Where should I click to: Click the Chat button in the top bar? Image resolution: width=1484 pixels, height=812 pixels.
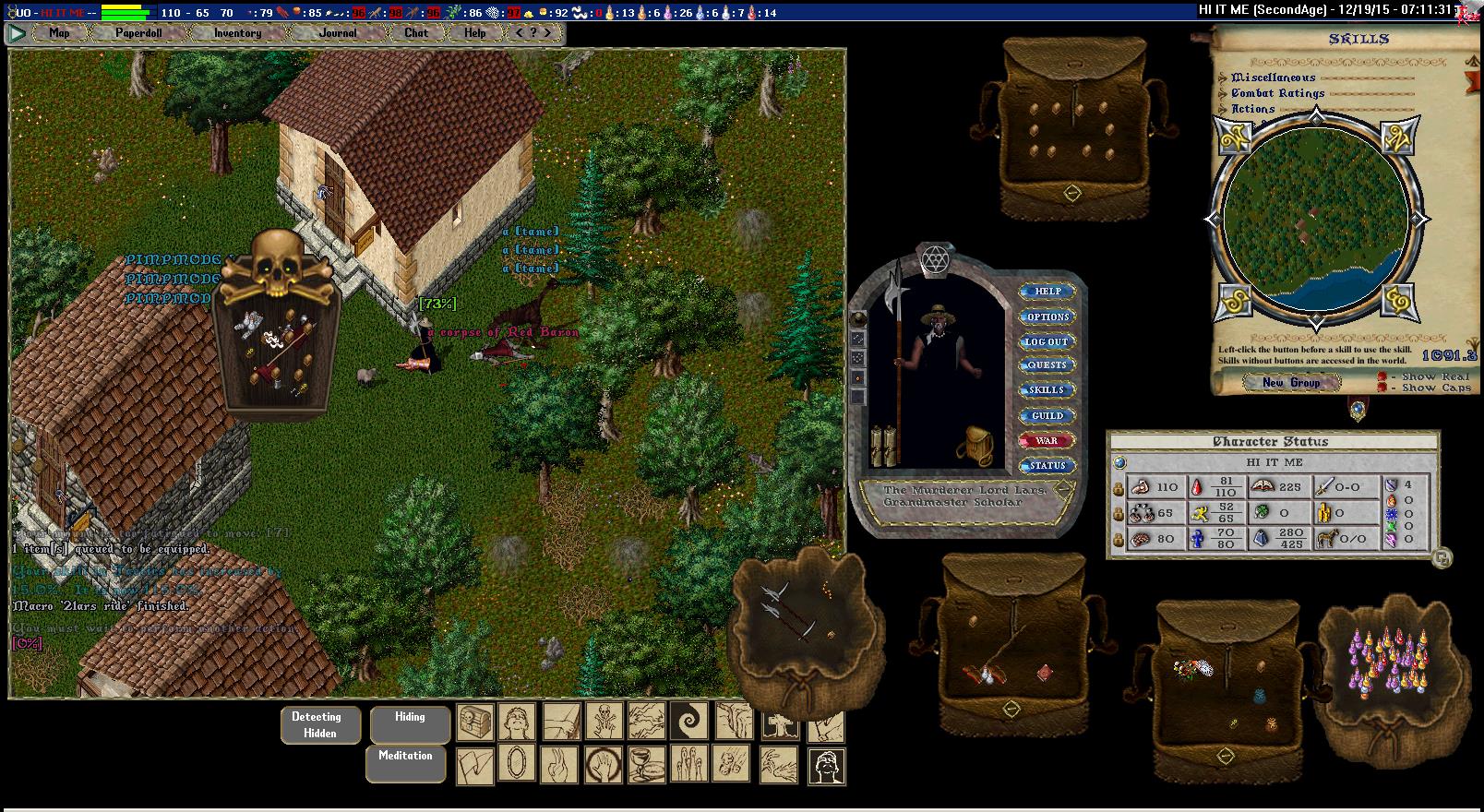click(416, 33)
